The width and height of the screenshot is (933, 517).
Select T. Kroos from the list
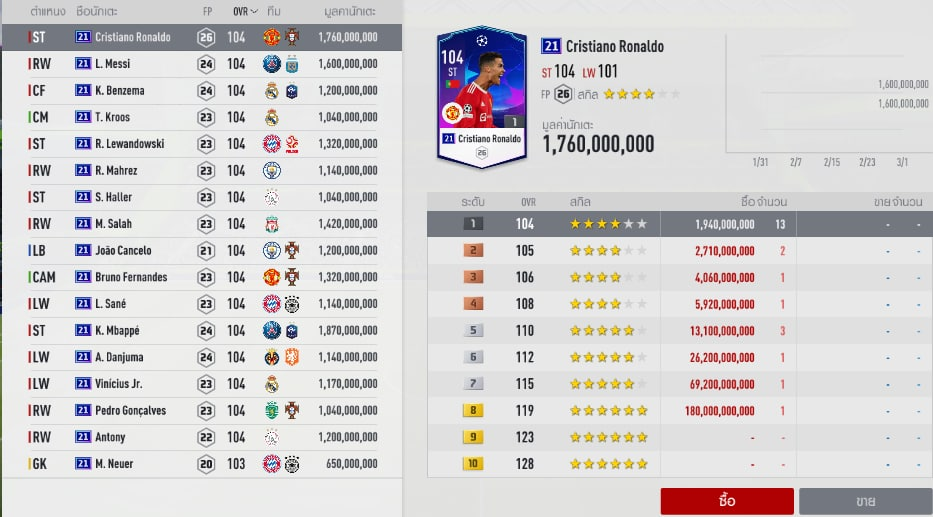tap(200, 117)
